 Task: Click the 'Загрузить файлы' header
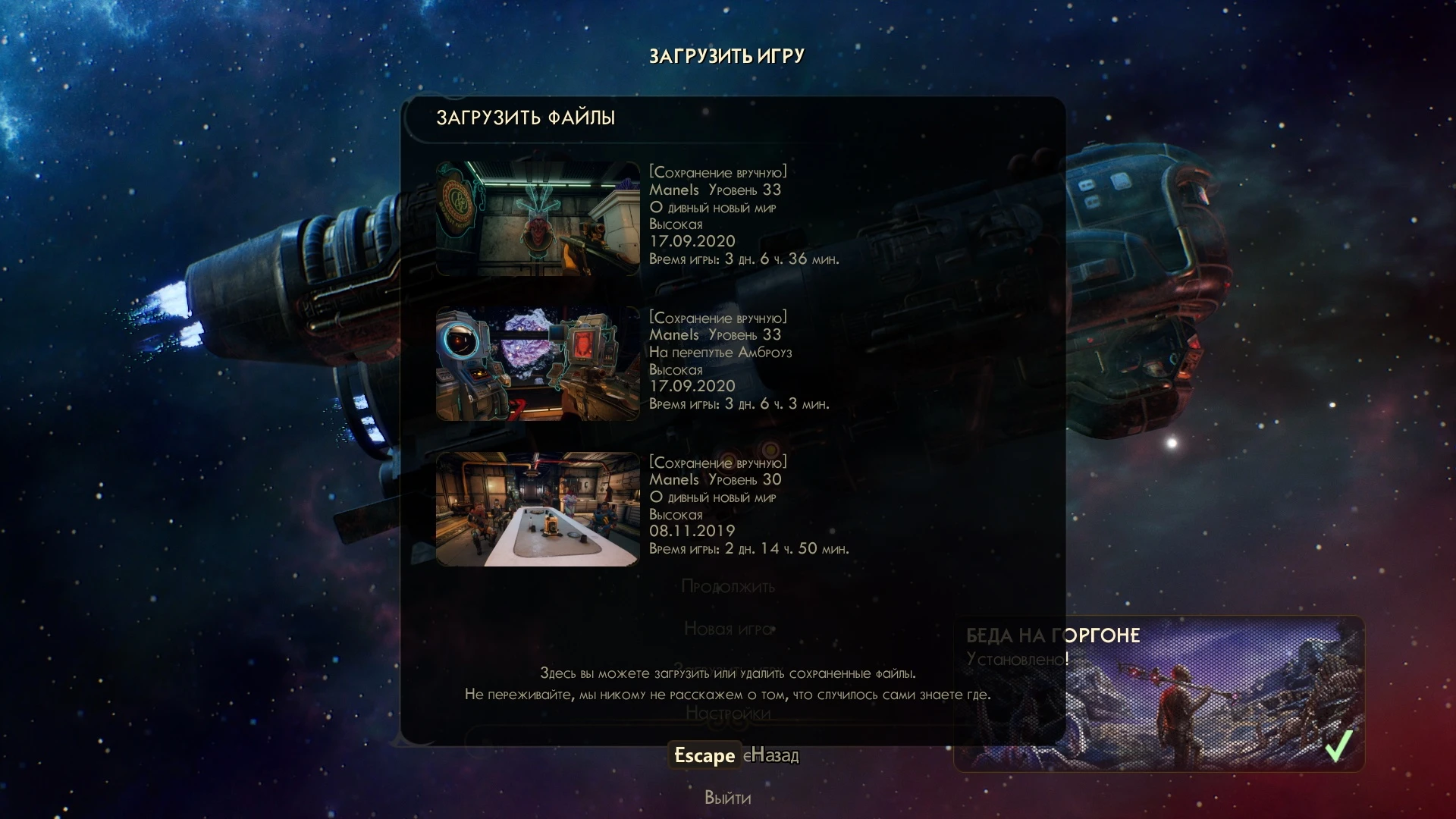tap(526, 118)
